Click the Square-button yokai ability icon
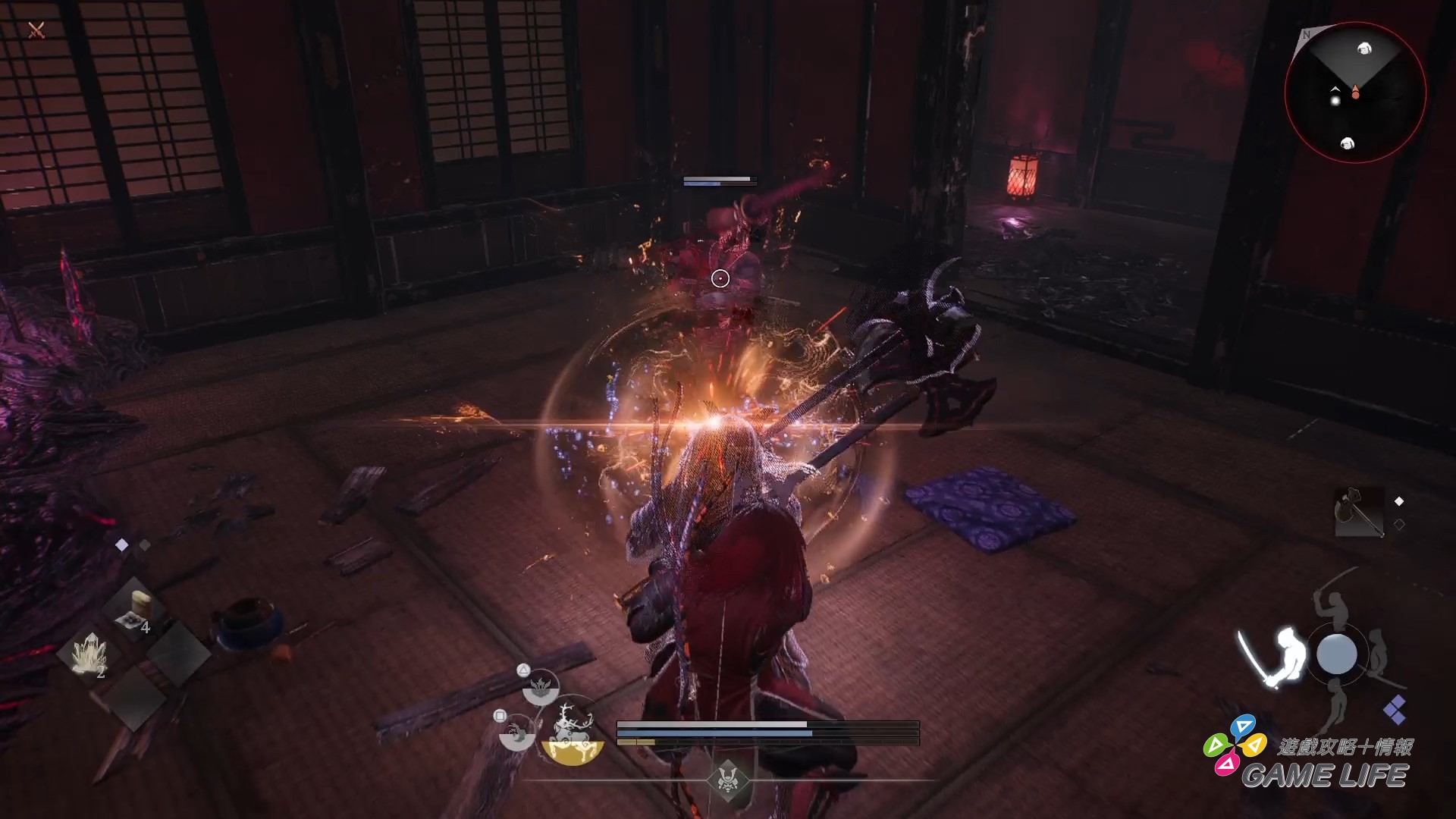The image size is (1456, 819). click(516, 733)
